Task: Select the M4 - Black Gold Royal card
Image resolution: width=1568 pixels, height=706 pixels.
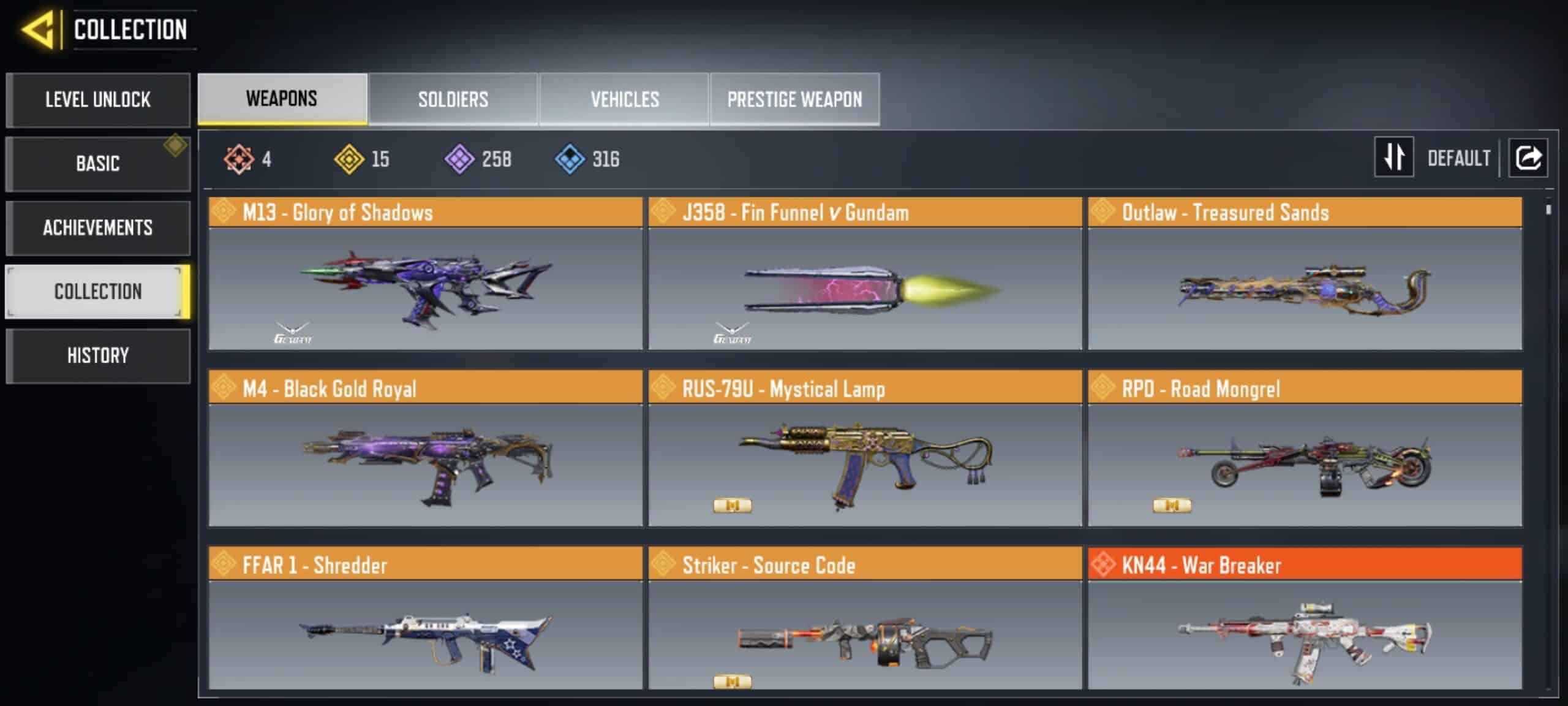Action: click(x=425, y=449)
